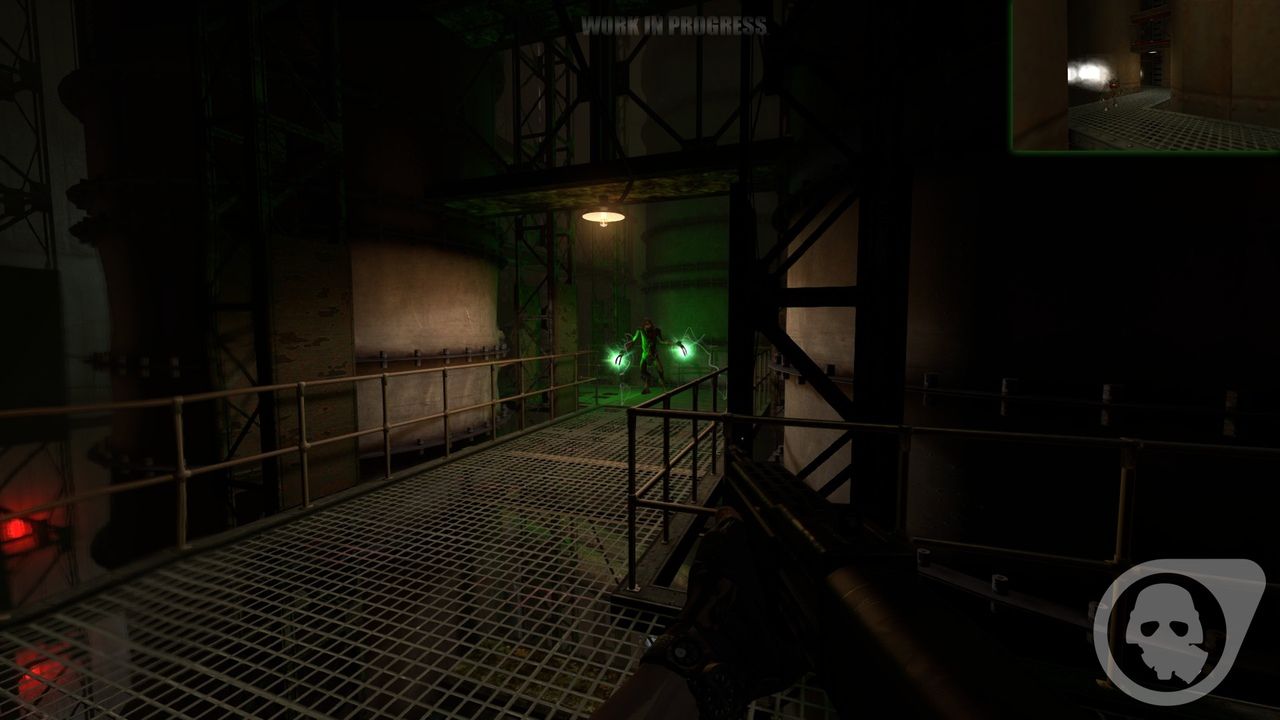Click the soldier visible in the camera feed
Screen dimensions: 1280x720
tap(1112, 93)
